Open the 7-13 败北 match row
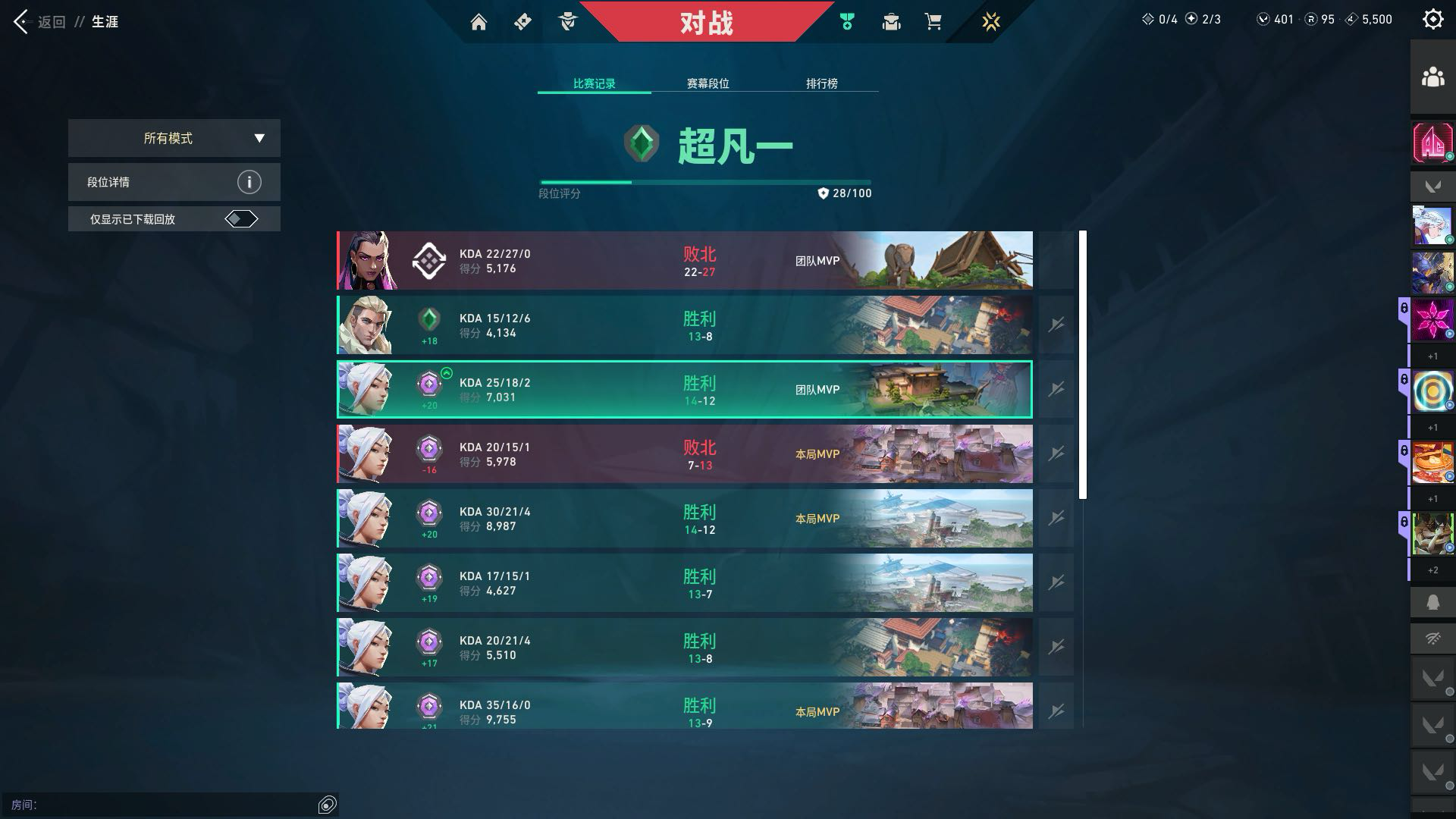The height and width of the screenshot is (819, 1456). (684, 454)
